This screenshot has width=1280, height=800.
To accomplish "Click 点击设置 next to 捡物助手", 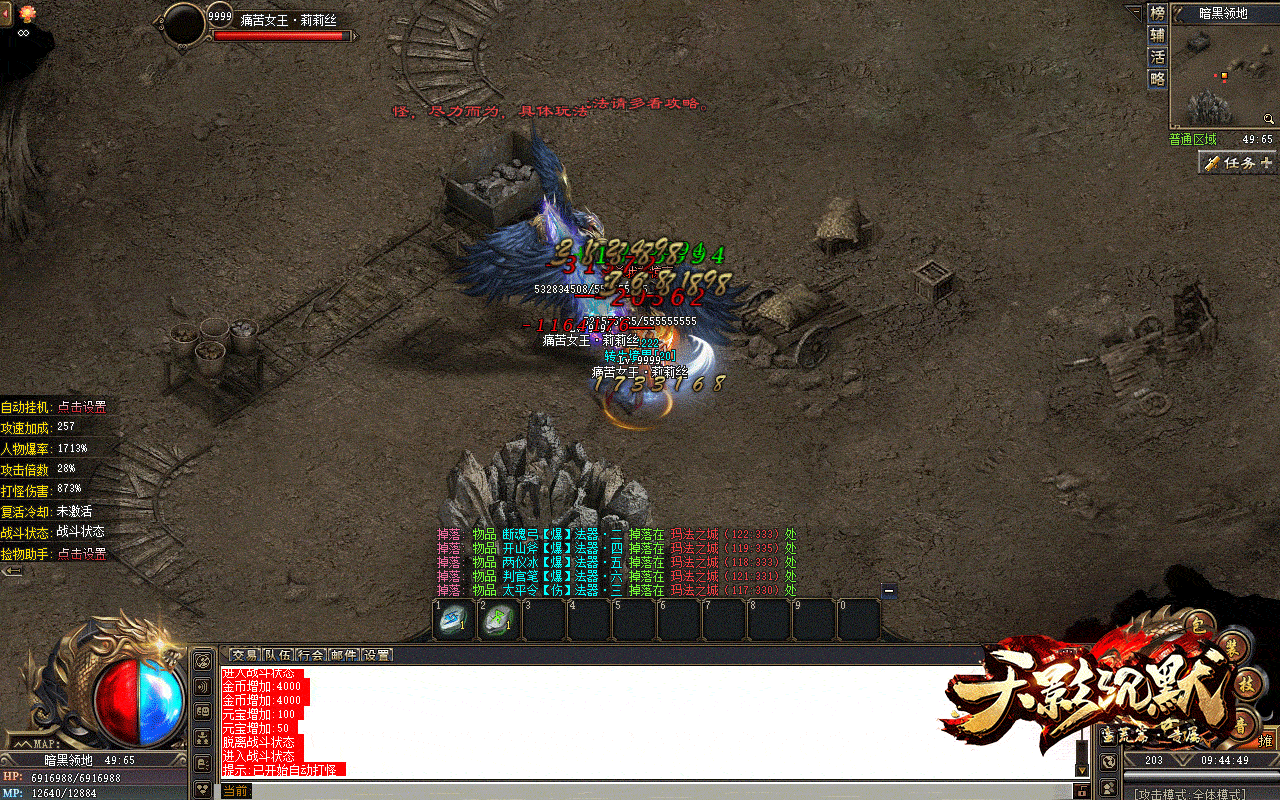I will pyautogui.click(x=82, y=553).
